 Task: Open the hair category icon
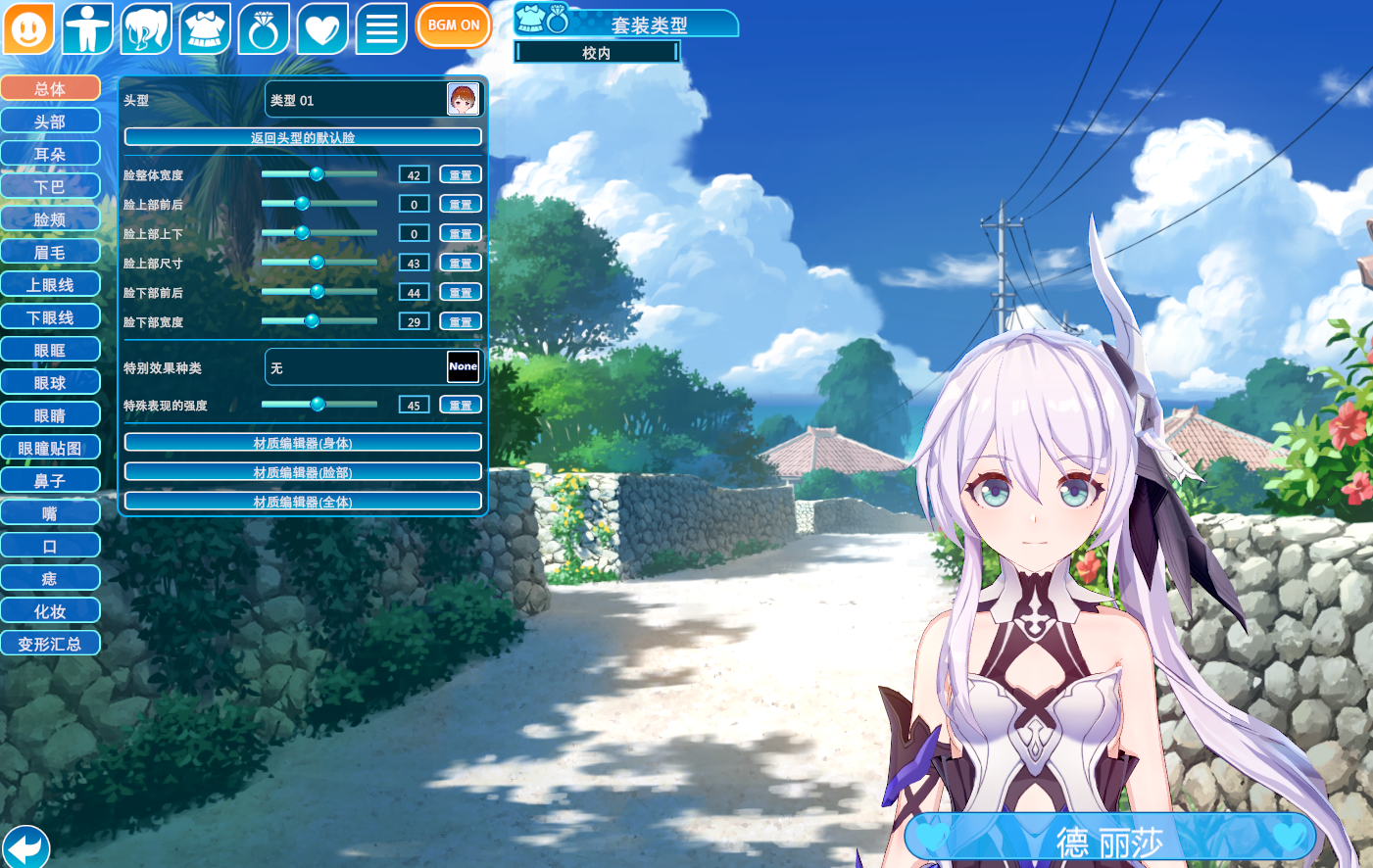[146, 28]
